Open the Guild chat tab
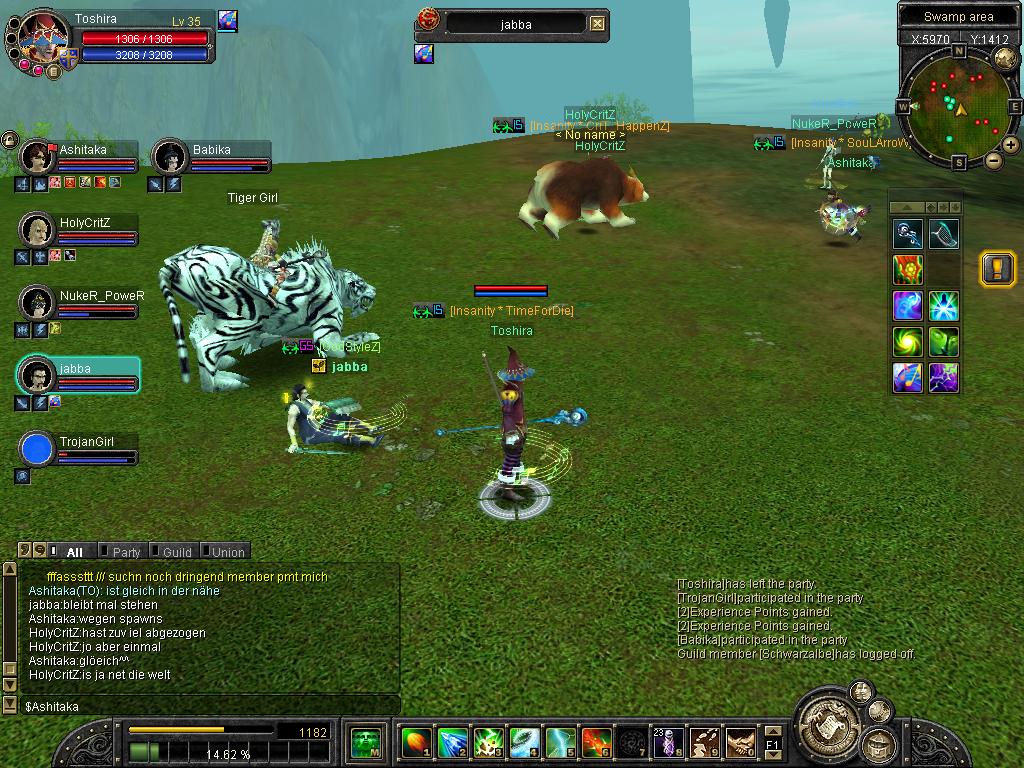1024x768 pixels. click(x=177, y=552)
